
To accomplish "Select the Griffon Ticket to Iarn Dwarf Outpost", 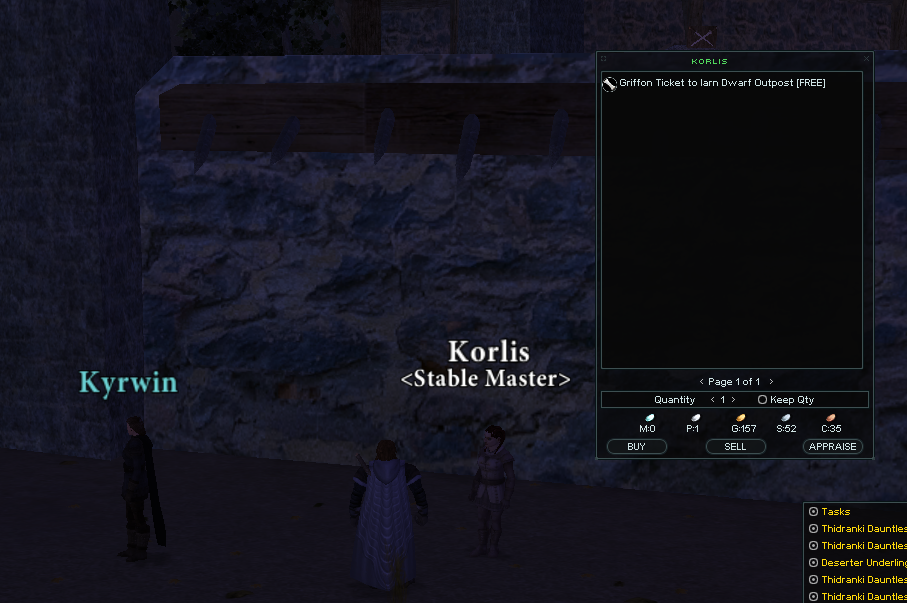I will click(x=722, y=83).
